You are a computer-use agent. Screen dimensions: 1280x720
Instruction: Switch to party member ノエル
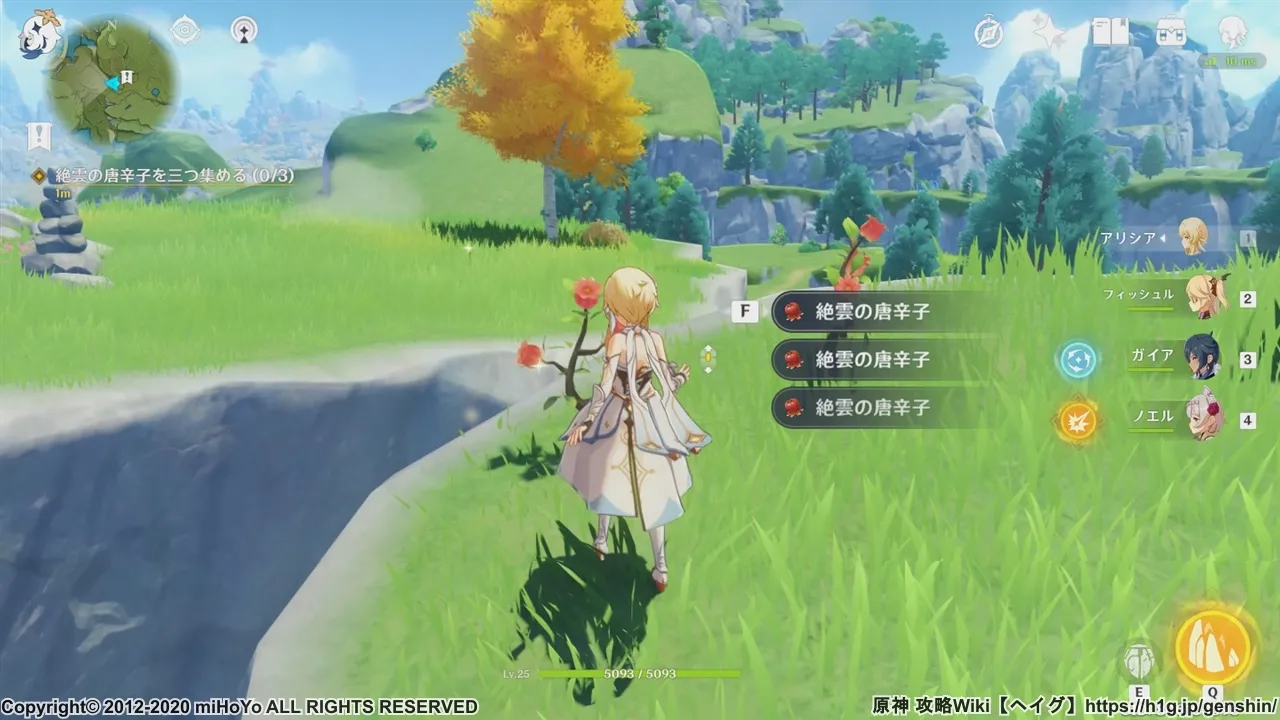[1204, 418]
